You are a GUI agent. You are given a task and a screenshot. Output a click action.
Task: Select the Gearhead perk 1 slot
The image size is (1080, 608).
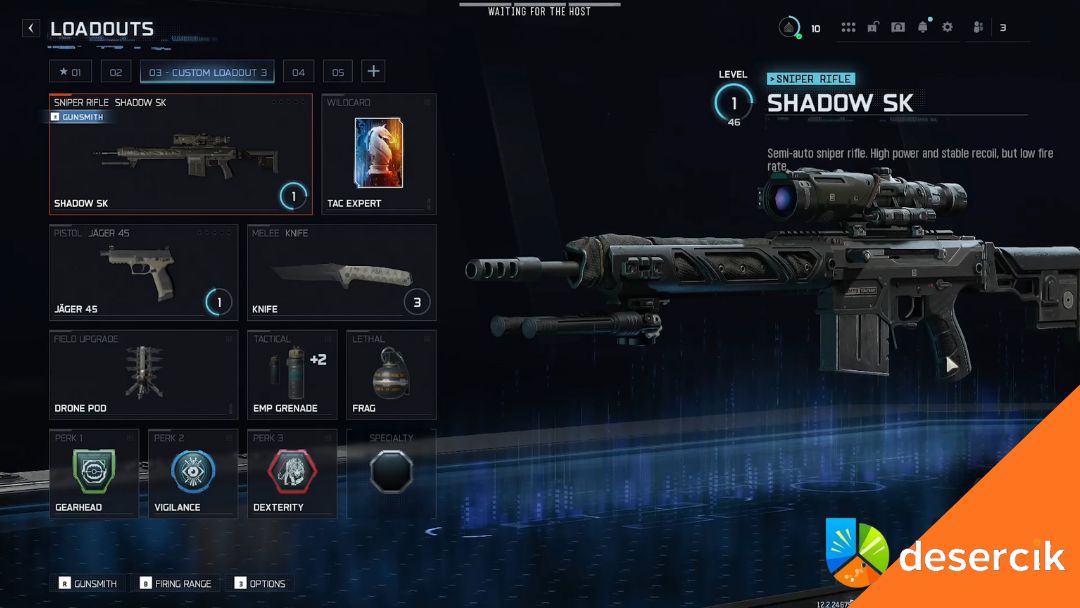94,473
